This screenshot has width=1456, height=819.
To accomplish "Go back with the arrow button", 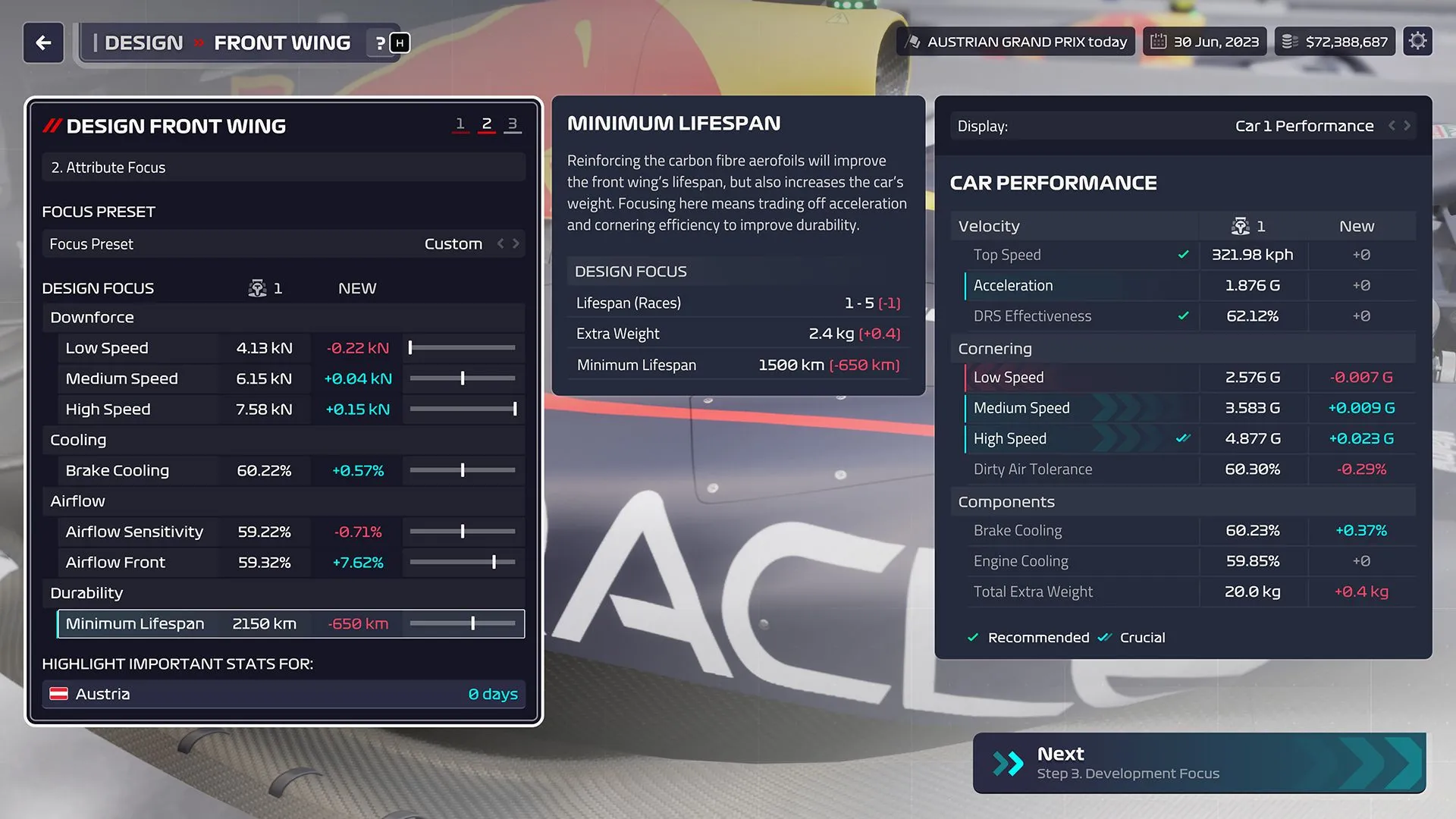I will point(43,42).
